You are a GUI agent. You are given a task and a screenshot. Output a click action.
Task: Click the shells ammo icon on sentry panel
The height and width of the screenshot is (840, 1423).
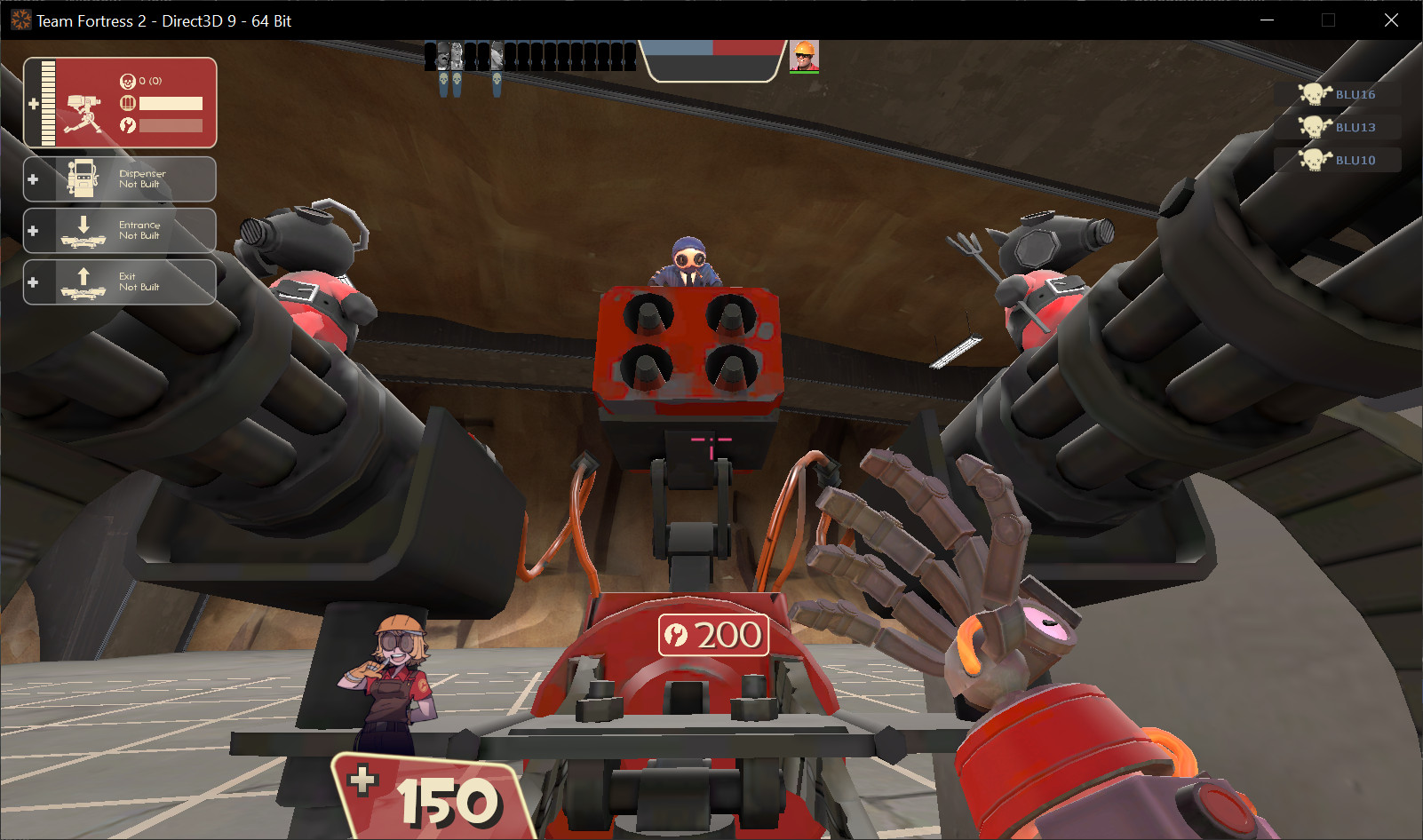128,103
